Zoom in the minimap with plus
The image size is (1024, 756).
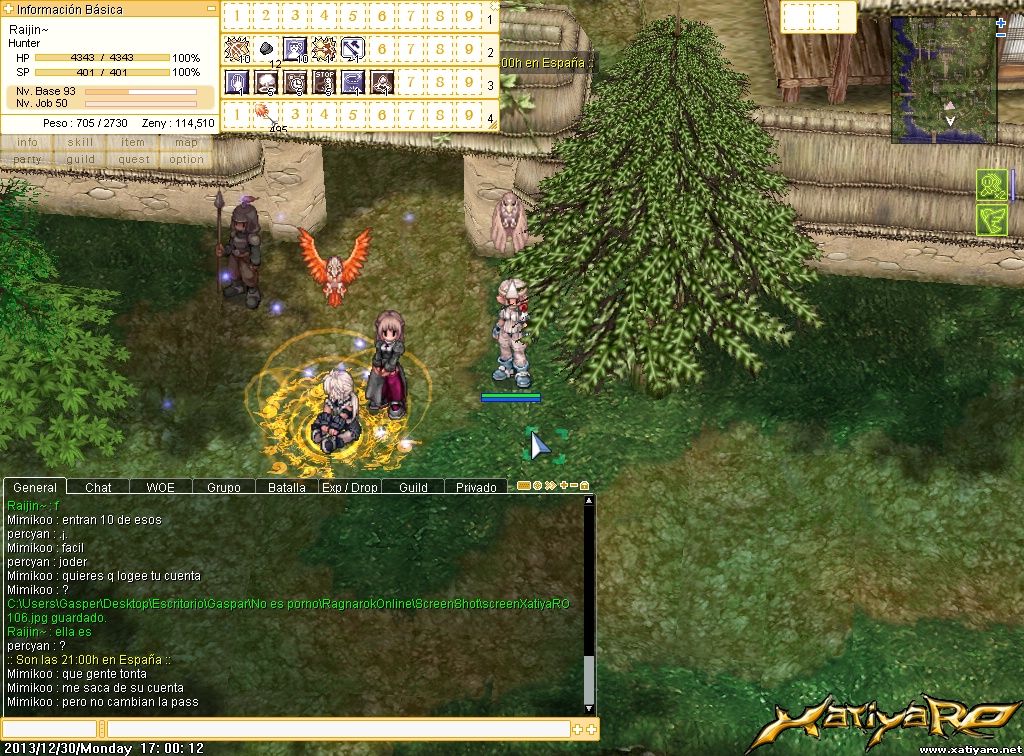click(x=1001, y=23)
